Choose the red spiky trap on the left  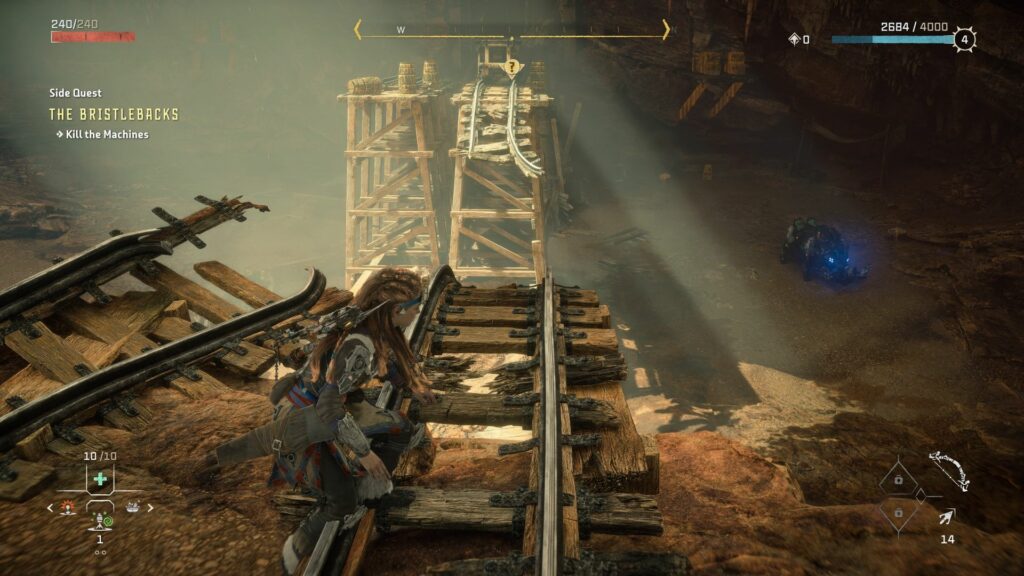pyautogui.click(x=68, y=508)
